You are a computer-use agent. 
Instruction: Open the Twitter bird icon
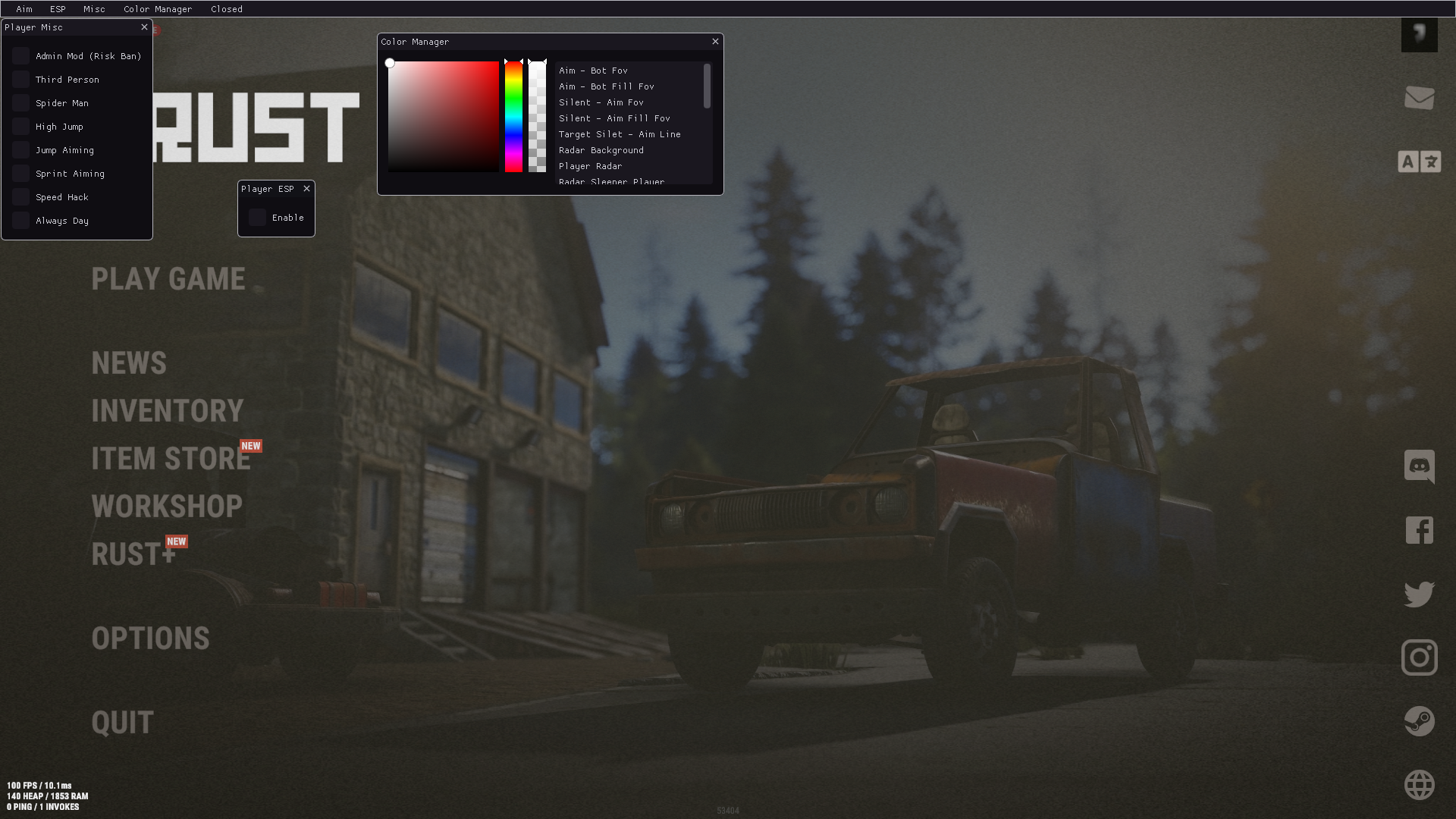(x=1419, y=594)
